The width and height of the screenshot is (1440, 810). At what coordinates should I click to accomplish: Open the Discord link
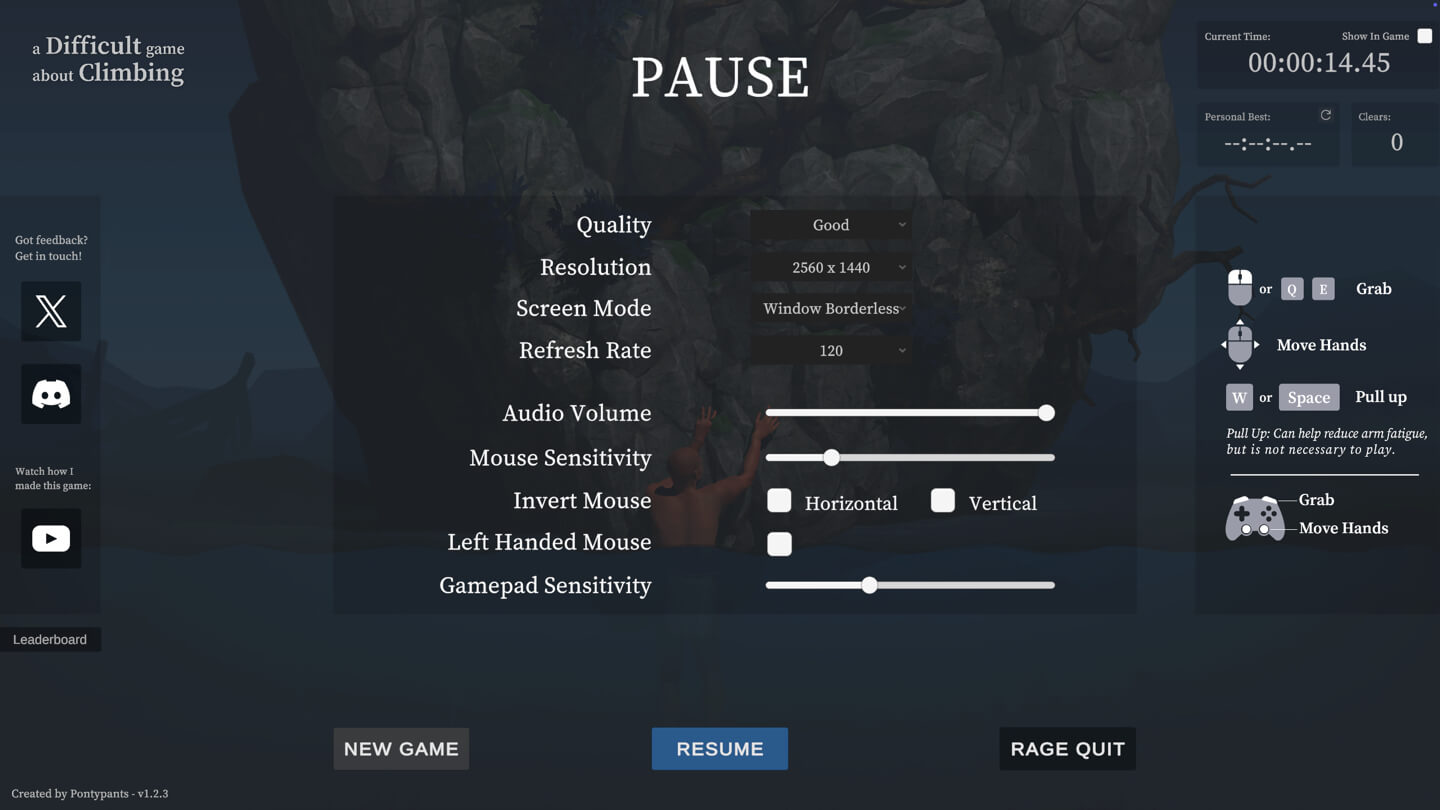click(x=51, y=394)
